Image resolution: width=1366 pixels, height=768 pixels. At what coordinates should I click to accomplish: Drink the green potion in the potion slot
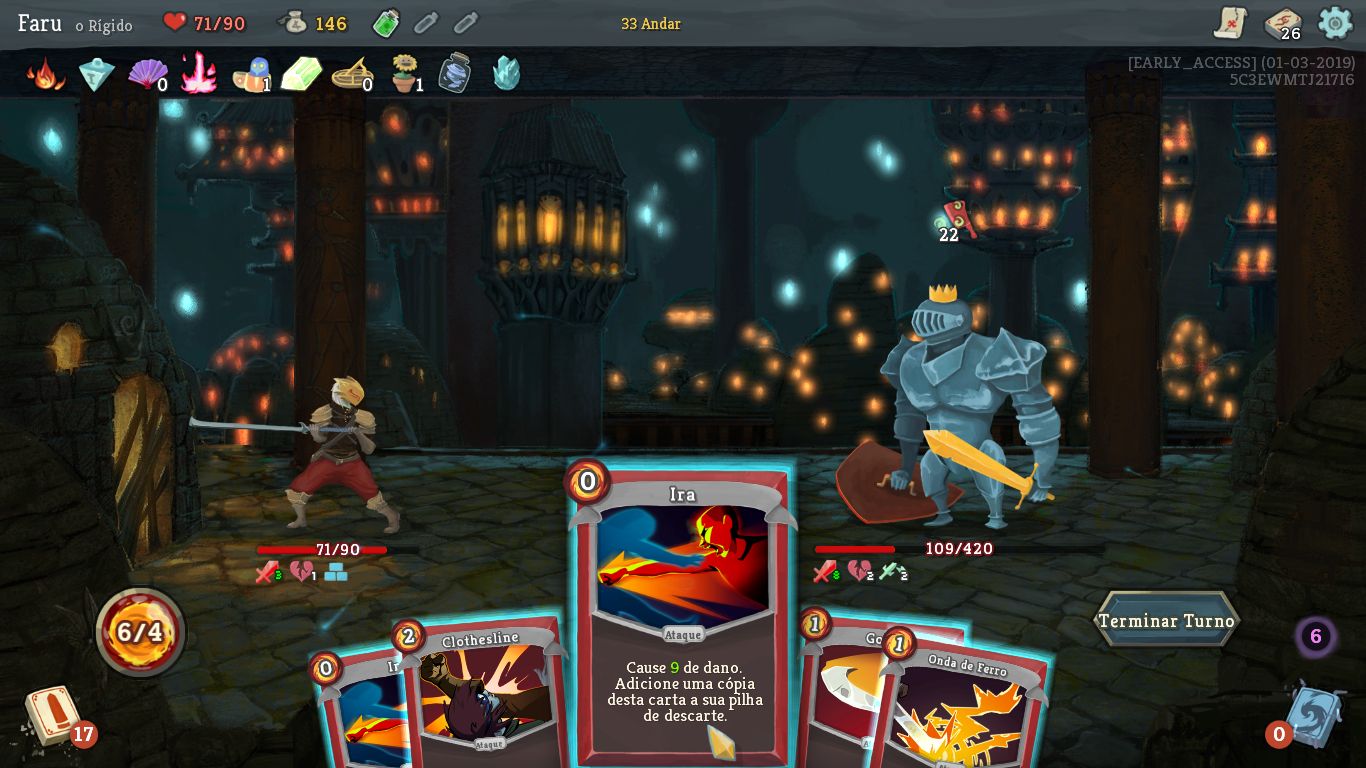pos(386,22)
